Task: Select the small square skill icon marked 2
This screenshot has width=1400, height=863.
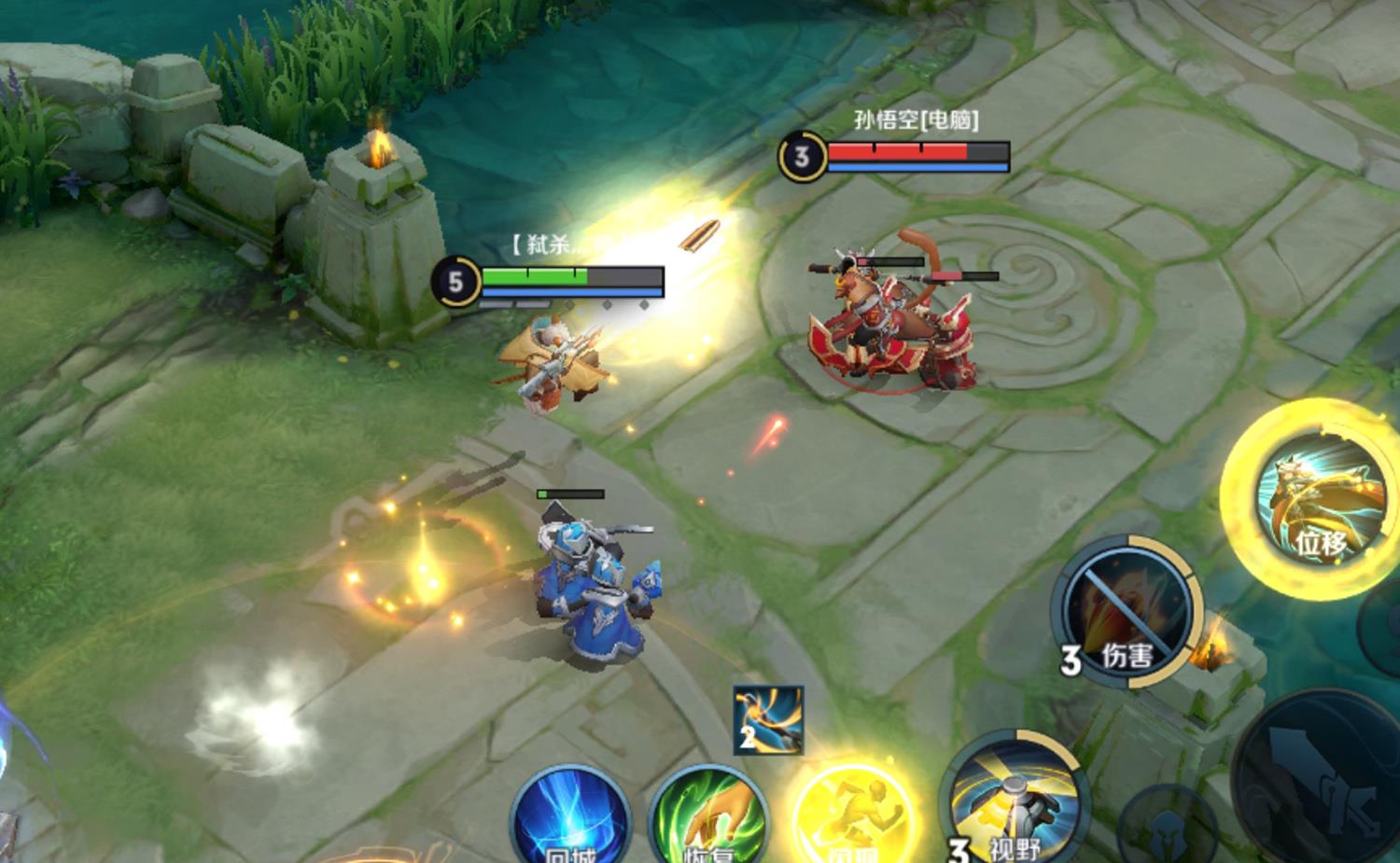Action: [x=767, y=719]
